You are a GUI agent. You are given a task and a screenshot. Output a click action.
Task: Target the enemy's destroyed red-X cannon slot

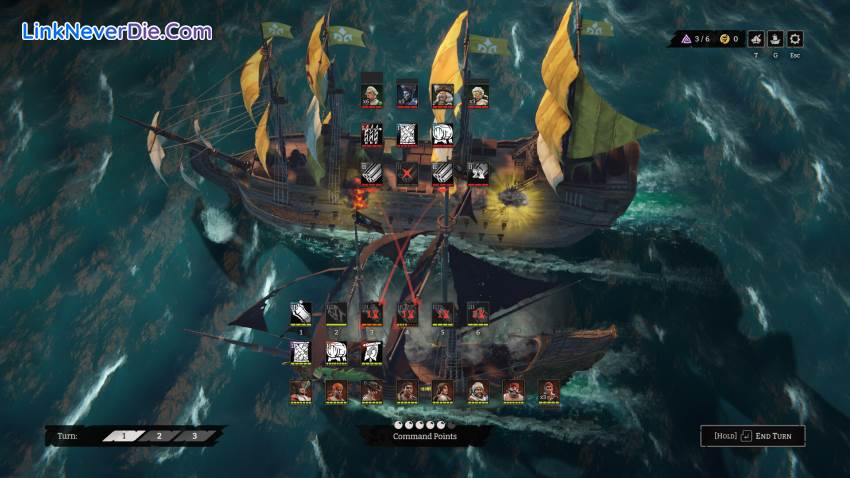click(x=407, y=173)
